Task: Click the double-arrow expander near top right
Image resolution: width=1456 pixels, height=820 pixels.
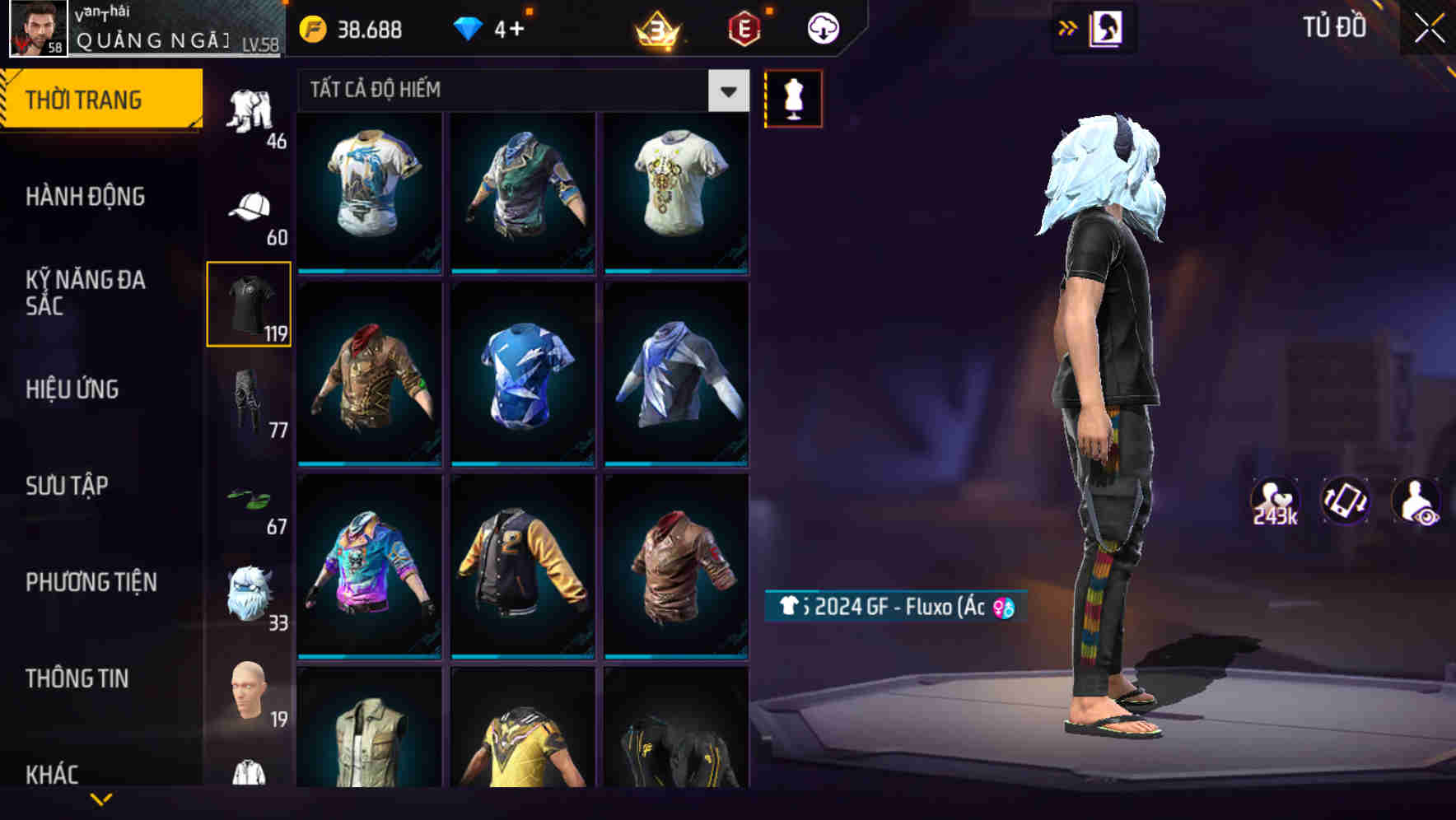Action: click(x=1068, y=27)
